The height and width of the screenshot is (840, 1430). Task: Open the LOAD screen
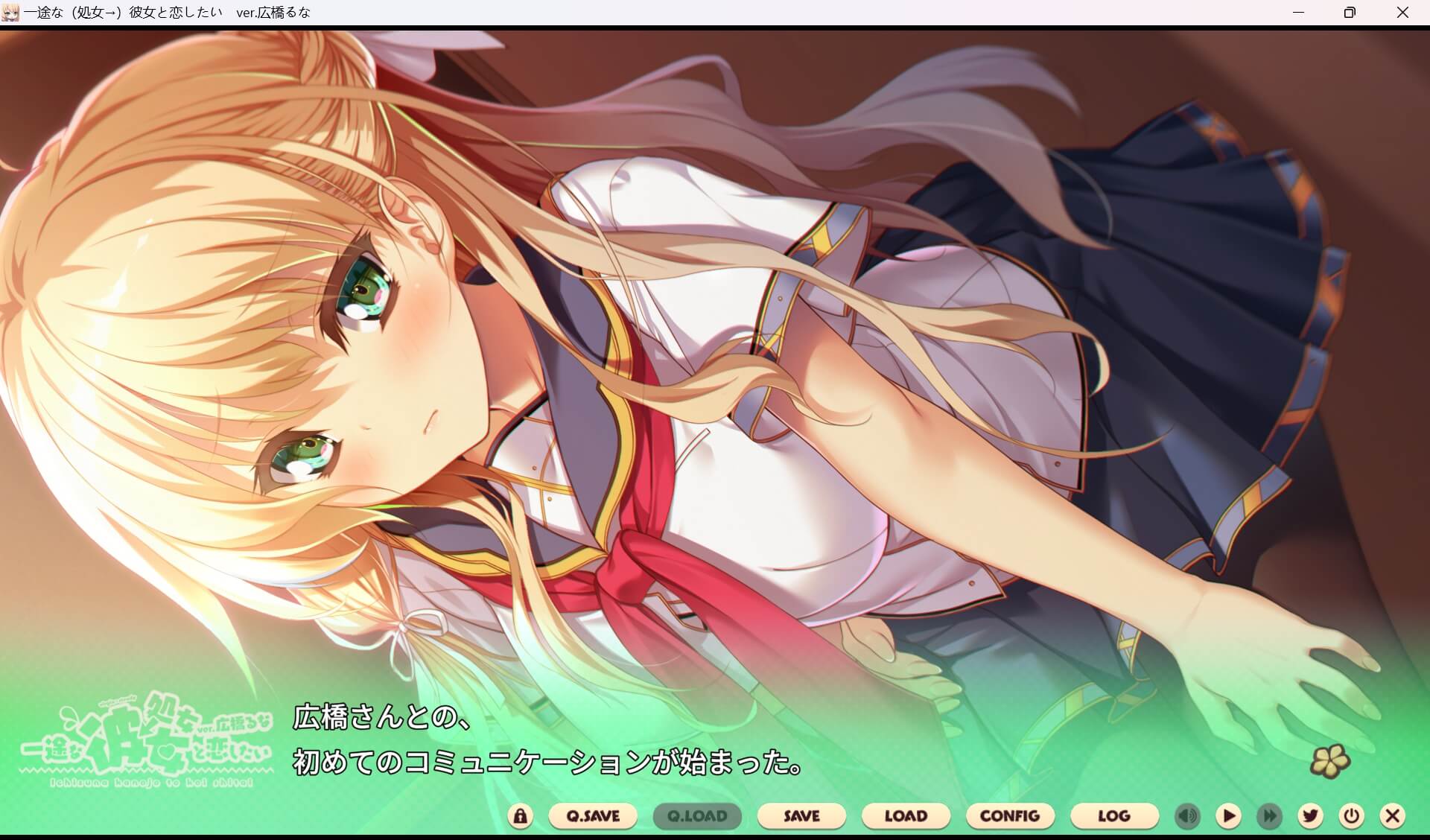pyautogui.click(x=905, y=816)
